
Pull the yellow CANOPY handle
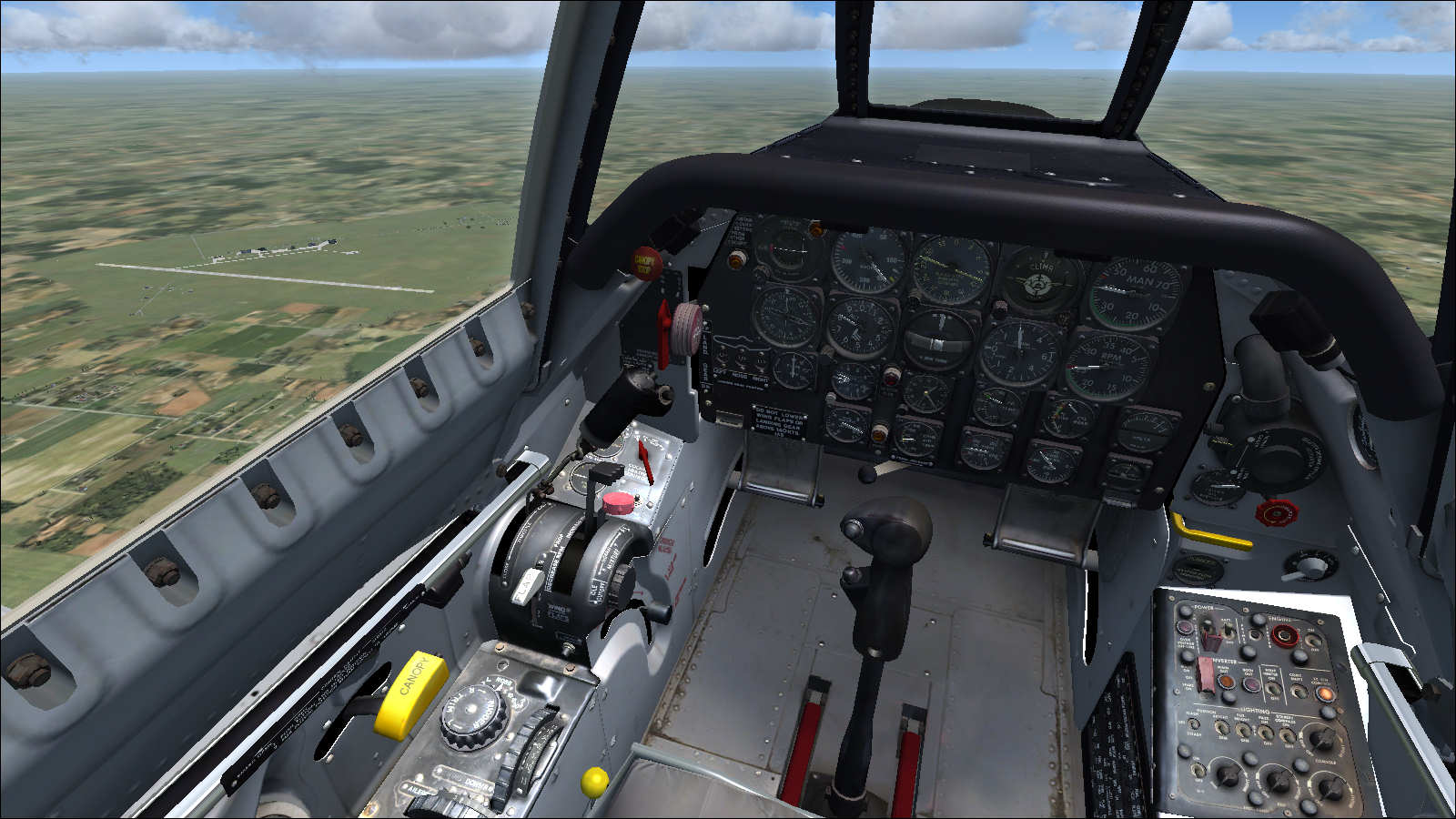click(410, 693)
